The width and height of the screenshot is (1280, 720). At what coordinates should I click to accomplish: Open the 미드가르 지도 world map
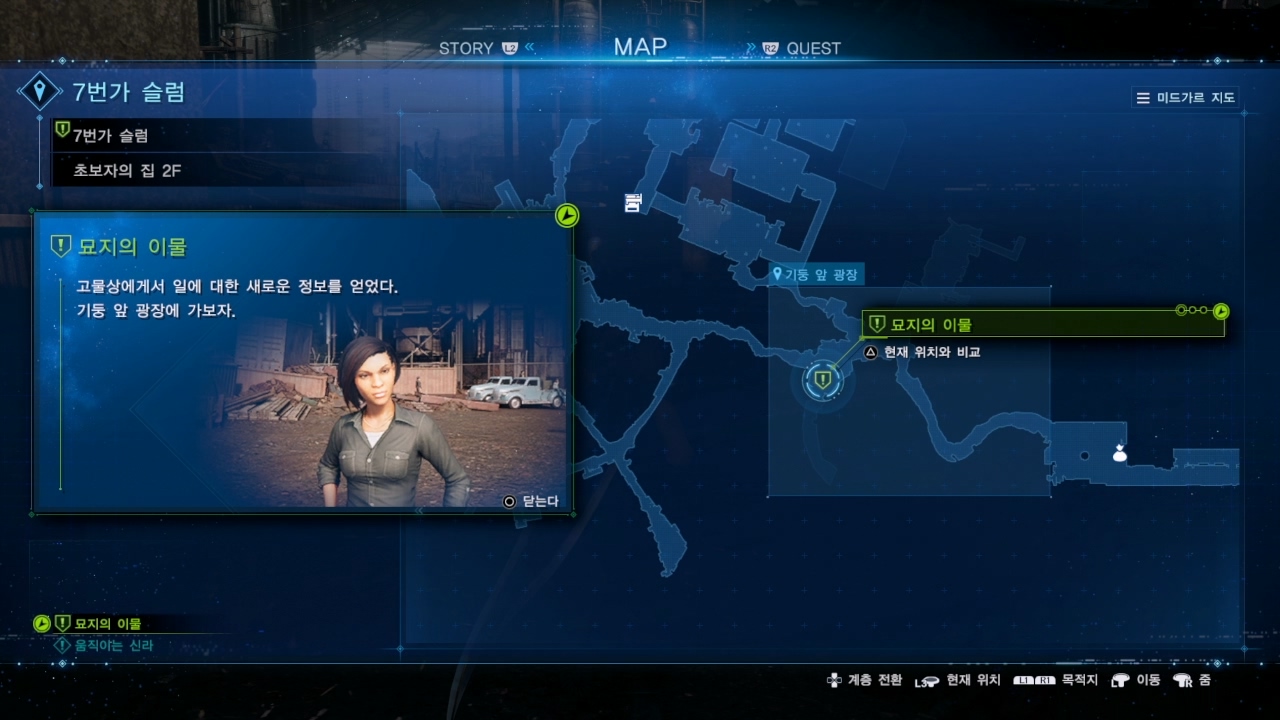coord(1186,98)
